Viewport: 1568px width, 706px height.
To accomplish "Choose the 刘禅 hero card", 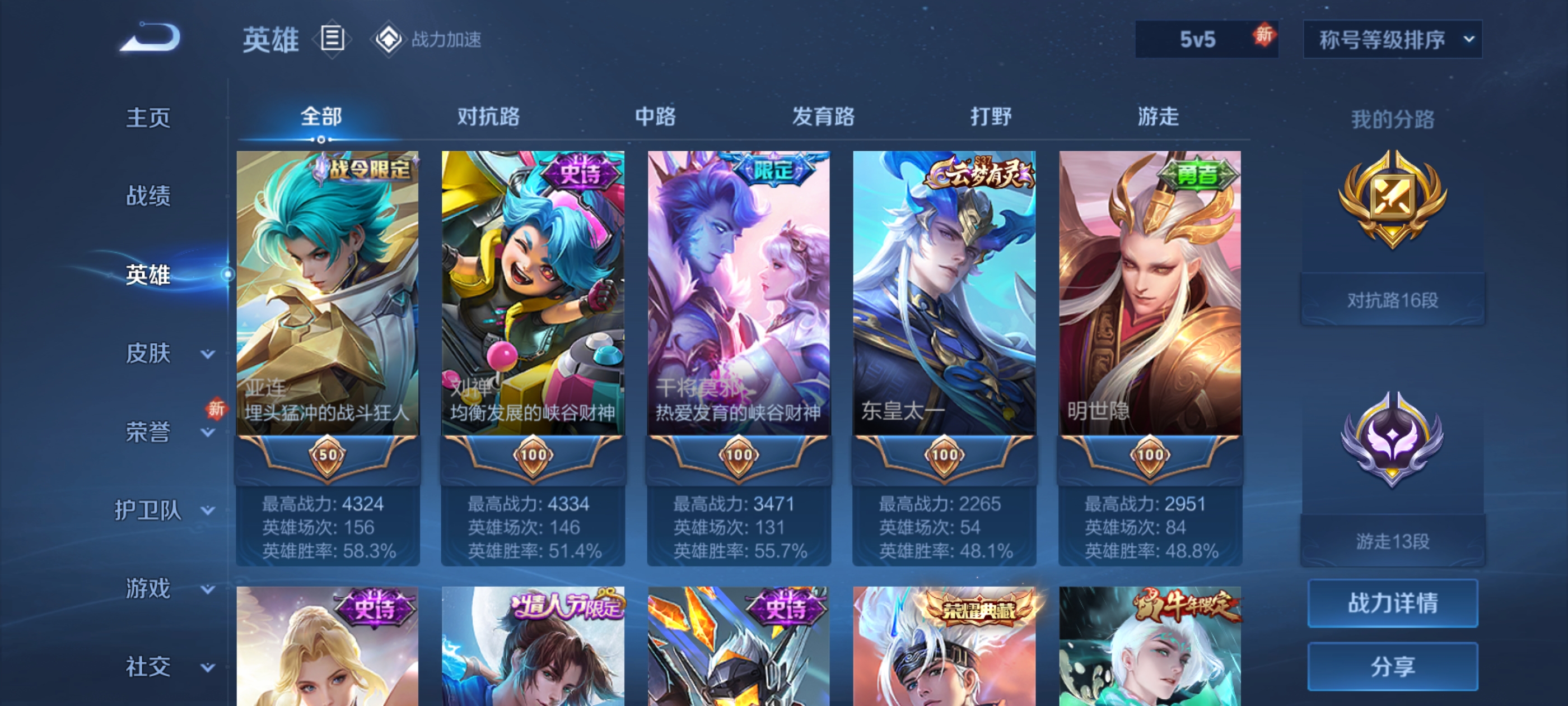I will click(x=533, y=292).
